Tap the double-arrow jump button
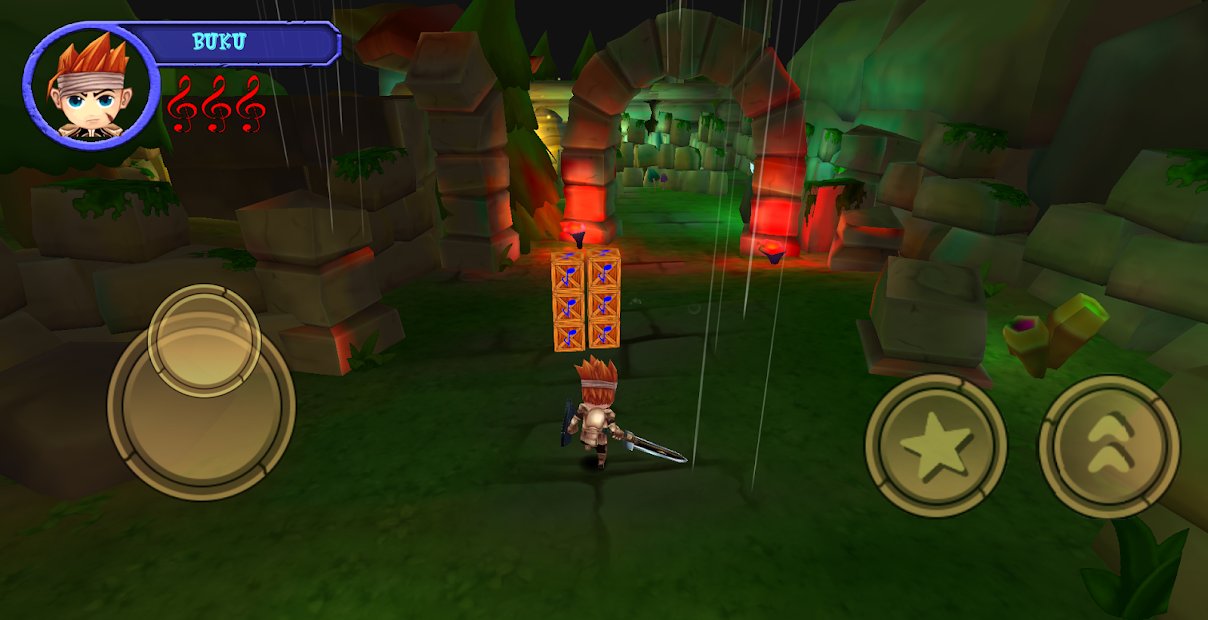1208x620 pixels. (x=1108, y=446)
